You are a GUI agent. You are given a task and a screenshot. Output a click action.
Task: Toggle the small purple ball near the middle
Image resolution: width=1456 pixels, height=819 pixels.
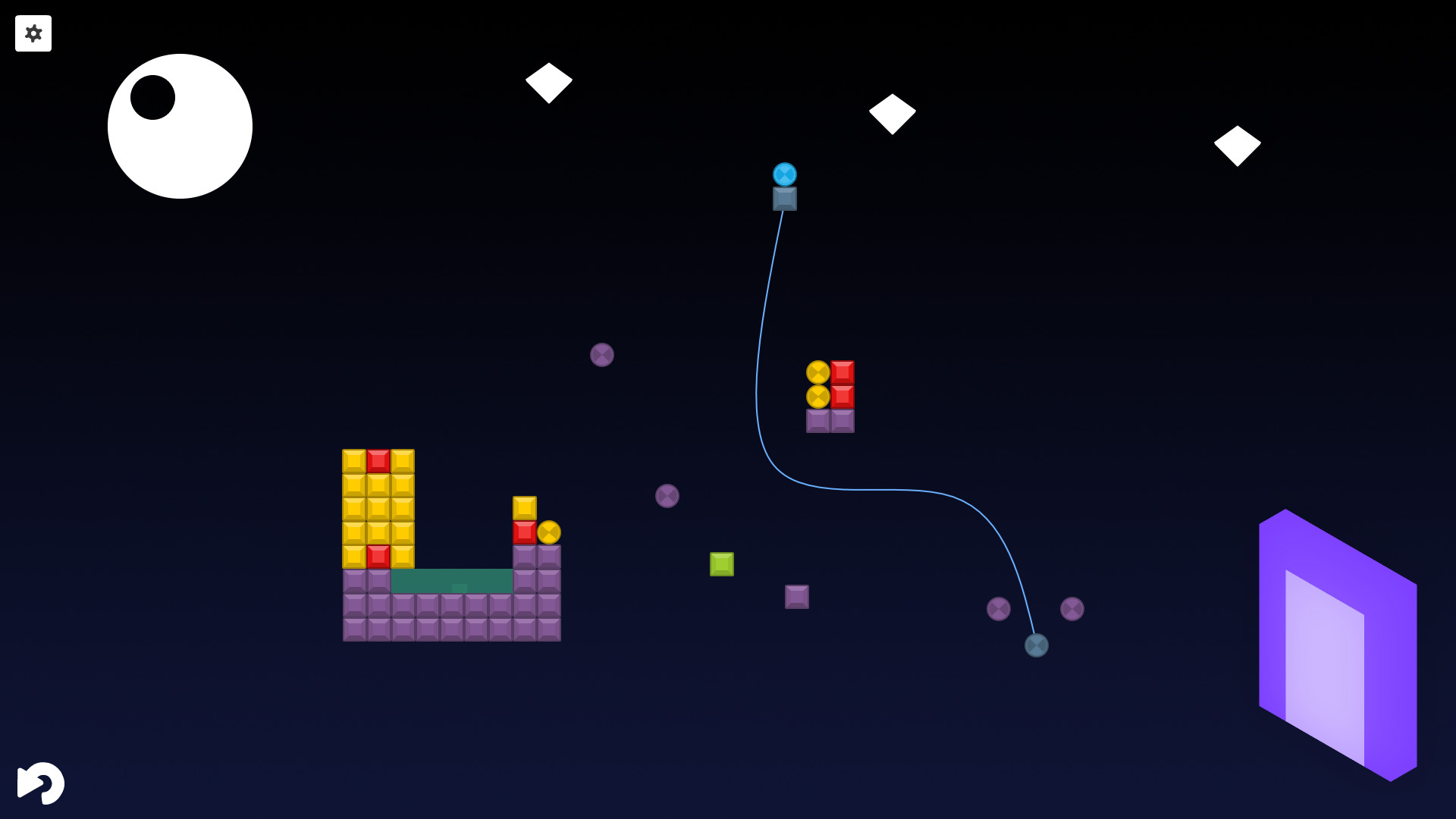pyautogui.click(x=667, y=495)
